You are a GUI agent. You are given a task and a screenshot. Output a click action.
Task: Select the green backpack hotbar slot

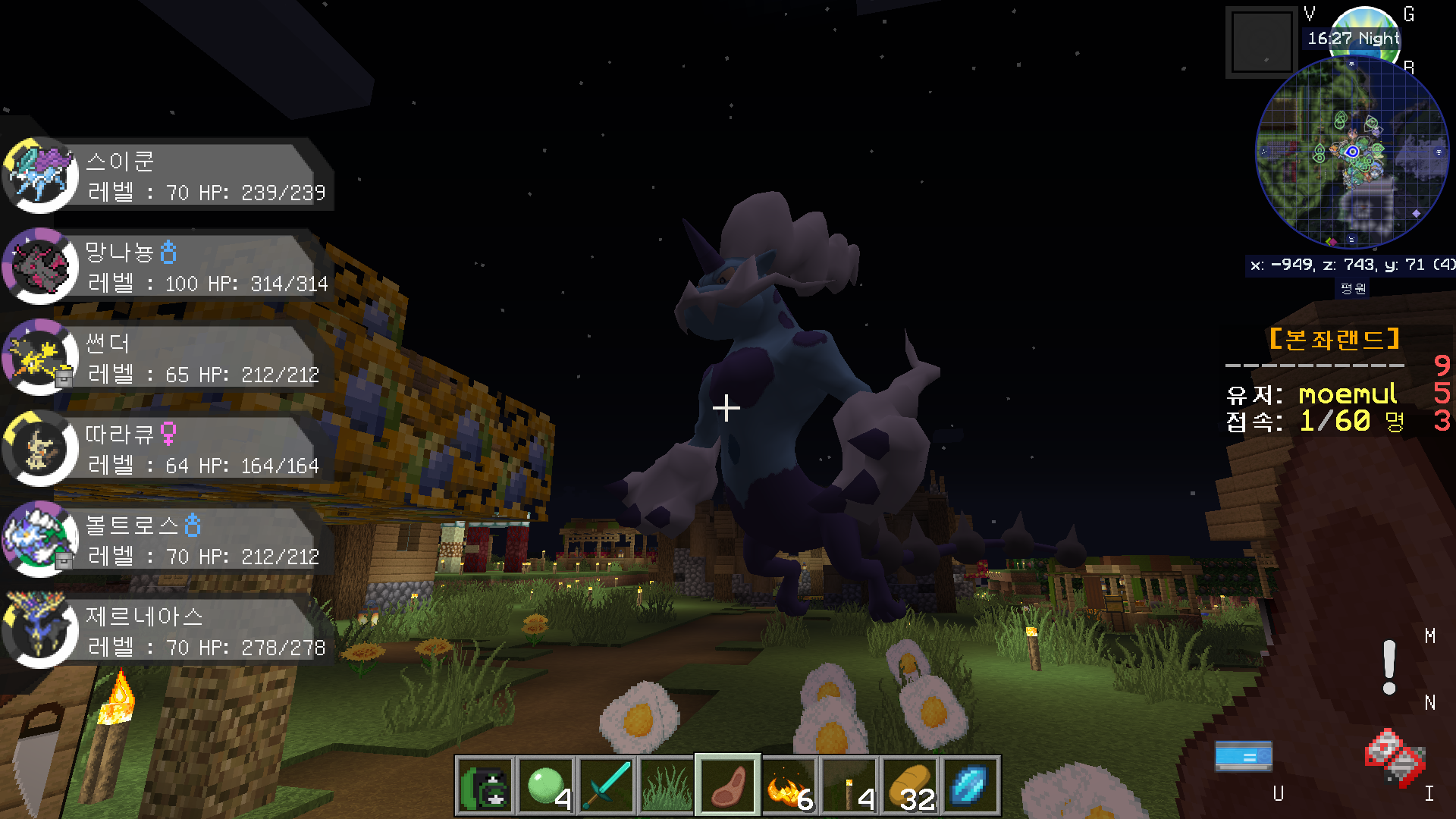click(485, 786)
